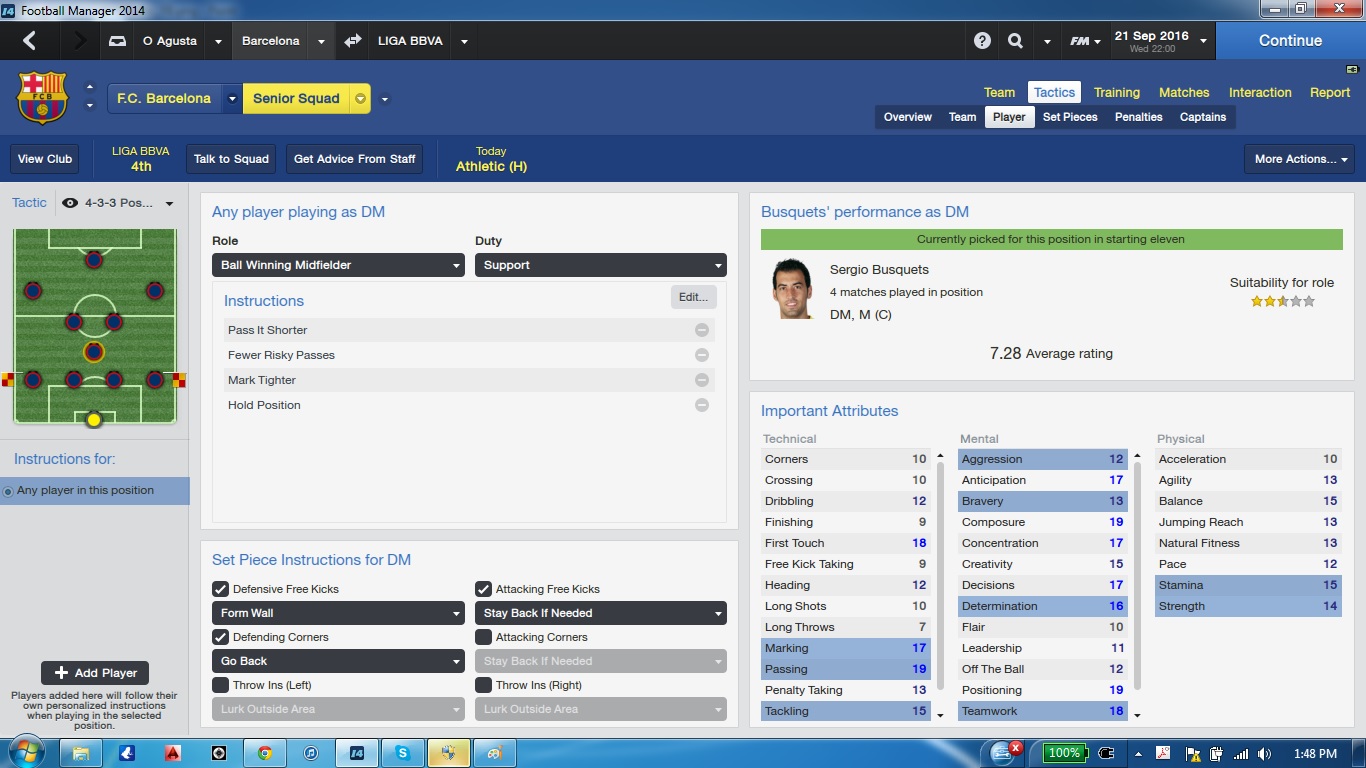Screen dimensions: 1366x768
Task: Select the Captains sub-tab
Action: [x=1202, y=117]
